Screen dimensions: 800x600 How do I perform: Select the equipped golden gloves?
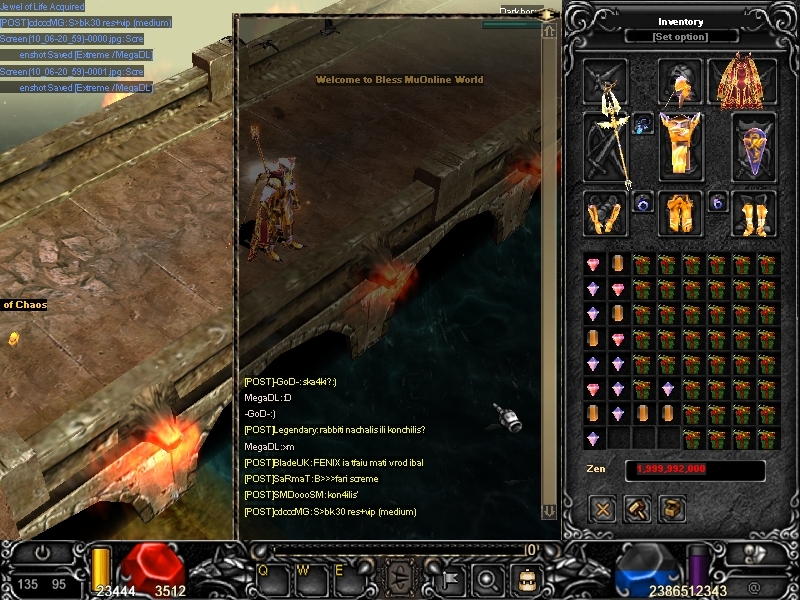click(606, 213)
